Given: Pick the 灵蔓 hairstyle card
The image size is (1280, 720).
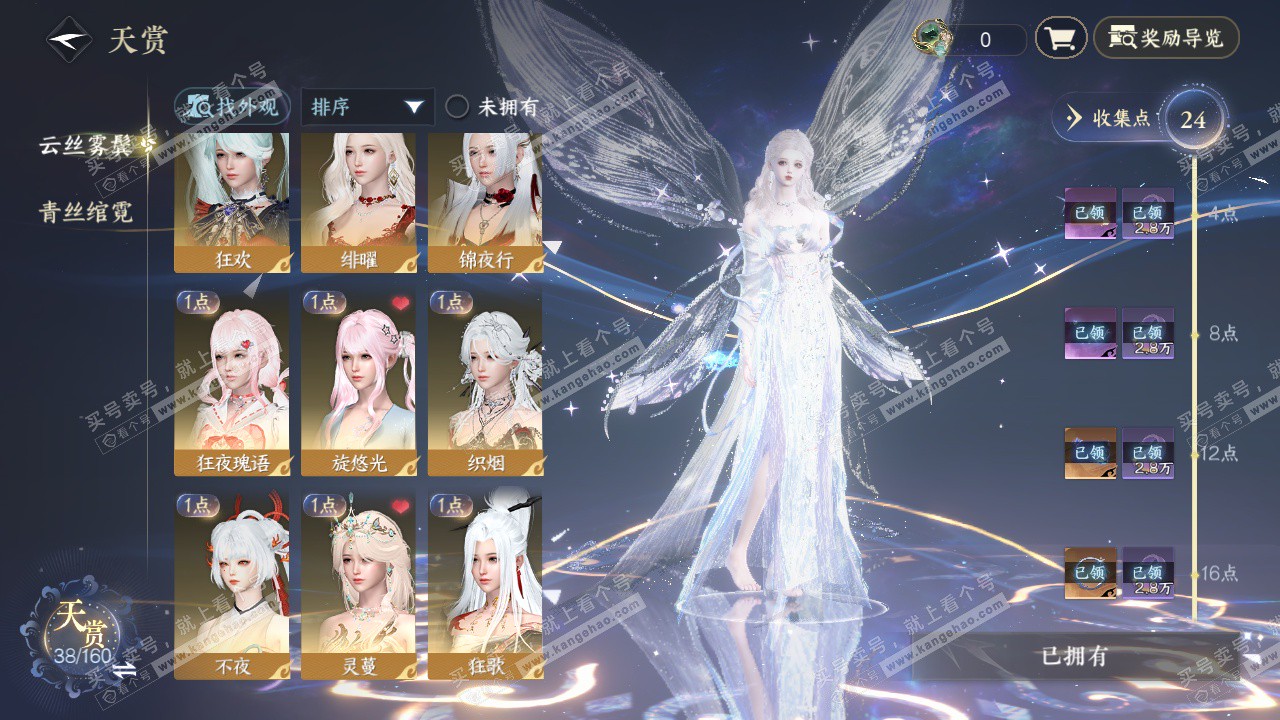Looking at the screenshot, I should pyautogui.click(x=359, y=585).
